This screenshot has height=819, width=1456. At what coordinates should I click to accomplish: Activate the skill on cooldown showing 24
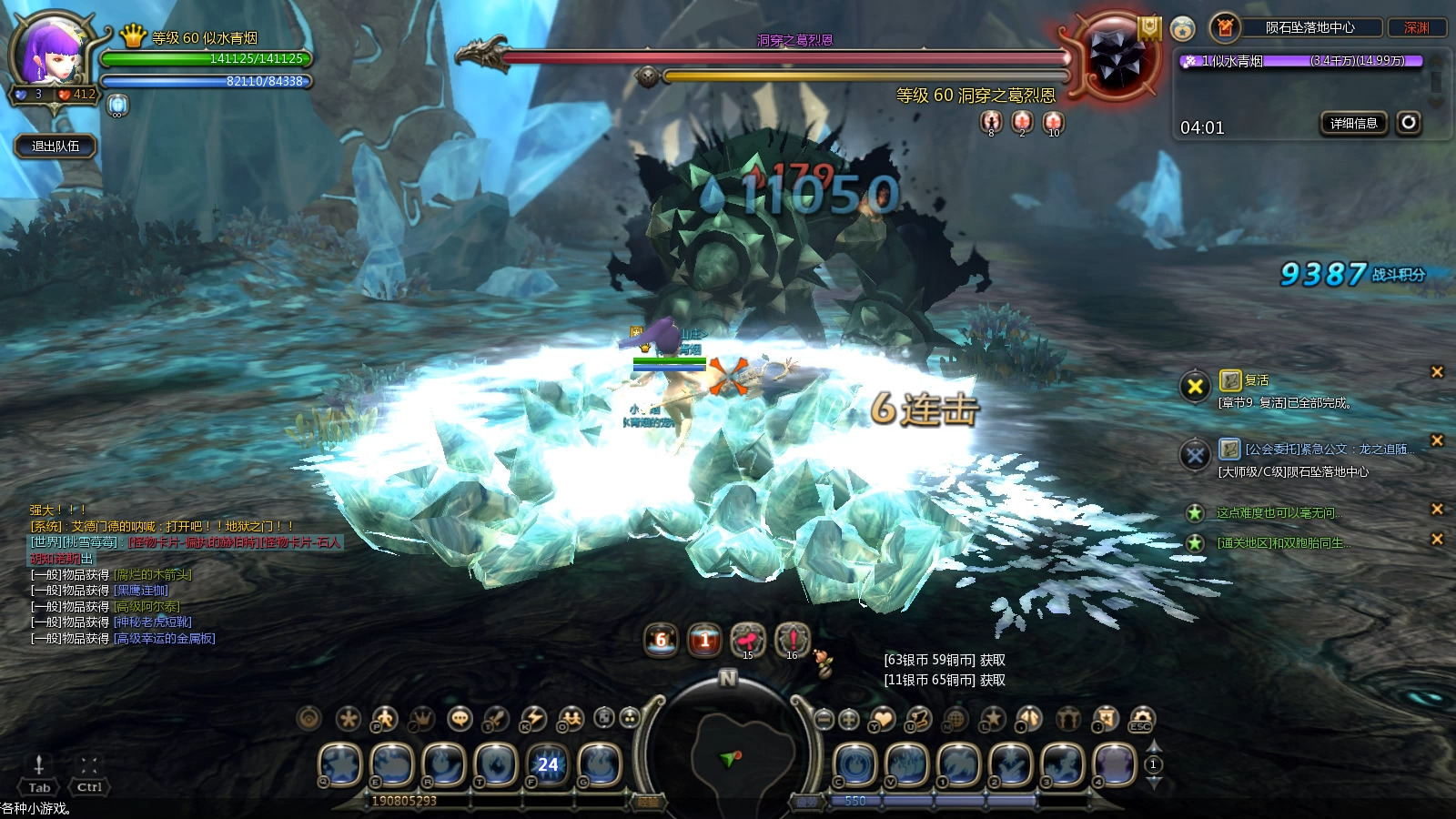(547, 764)
